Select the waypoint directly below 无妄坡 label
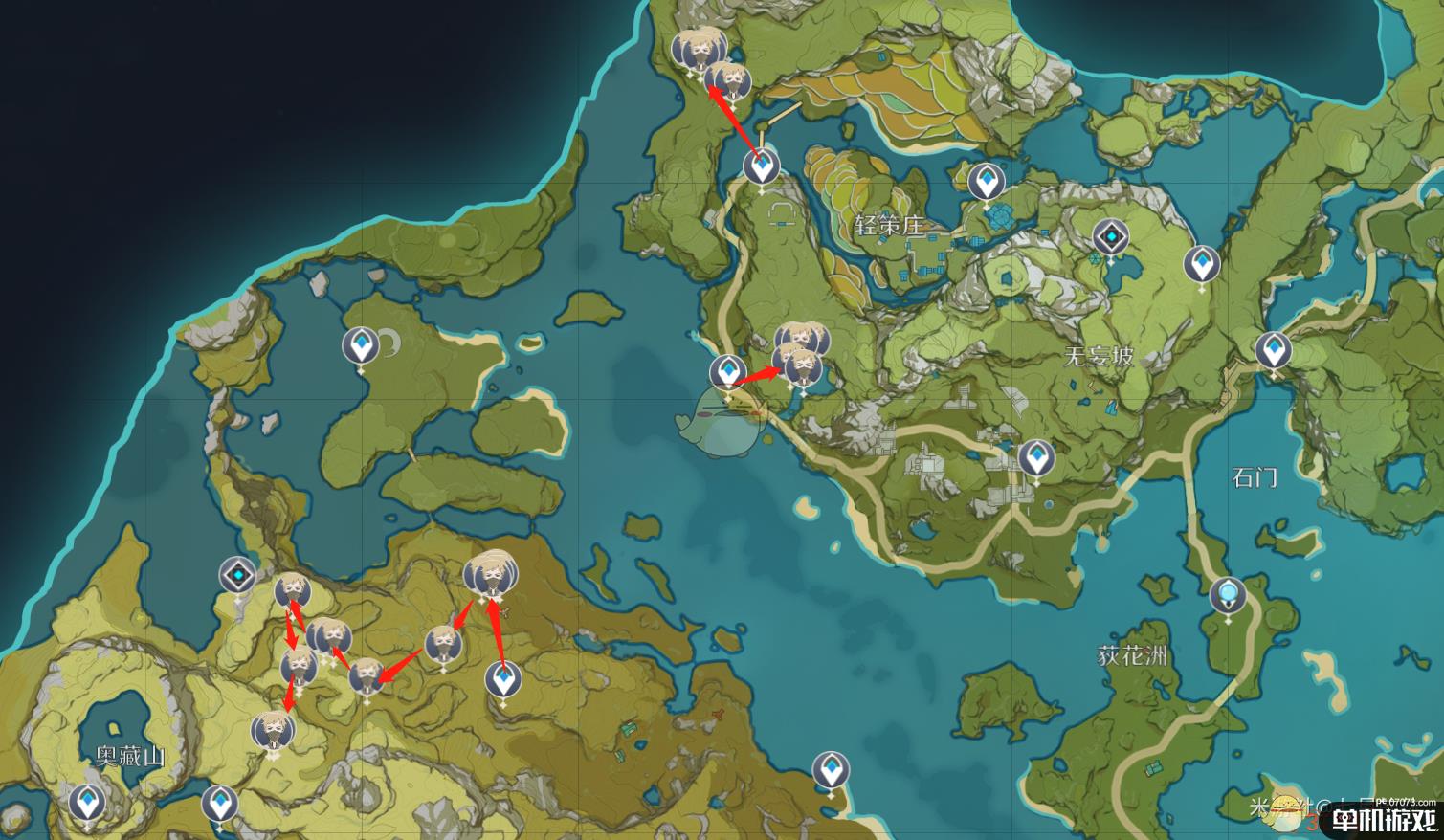Image resolution: width=1444 pixels, height=840 pixels. tap(1035, 458)
